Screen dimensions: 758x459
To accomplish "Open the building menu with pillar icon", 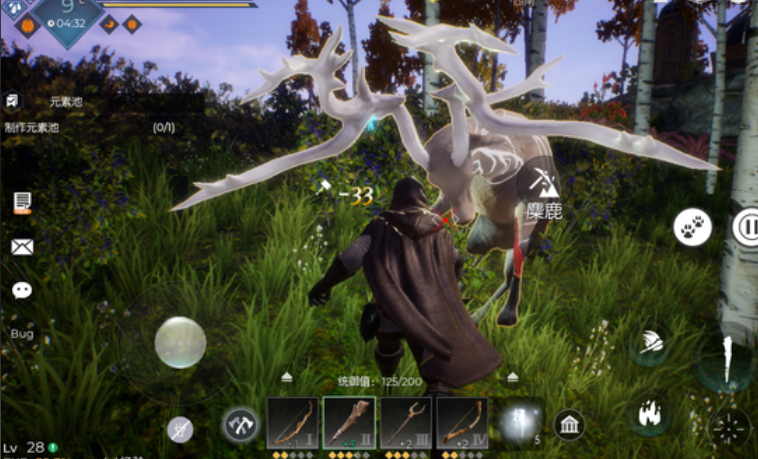I will 571,425.
